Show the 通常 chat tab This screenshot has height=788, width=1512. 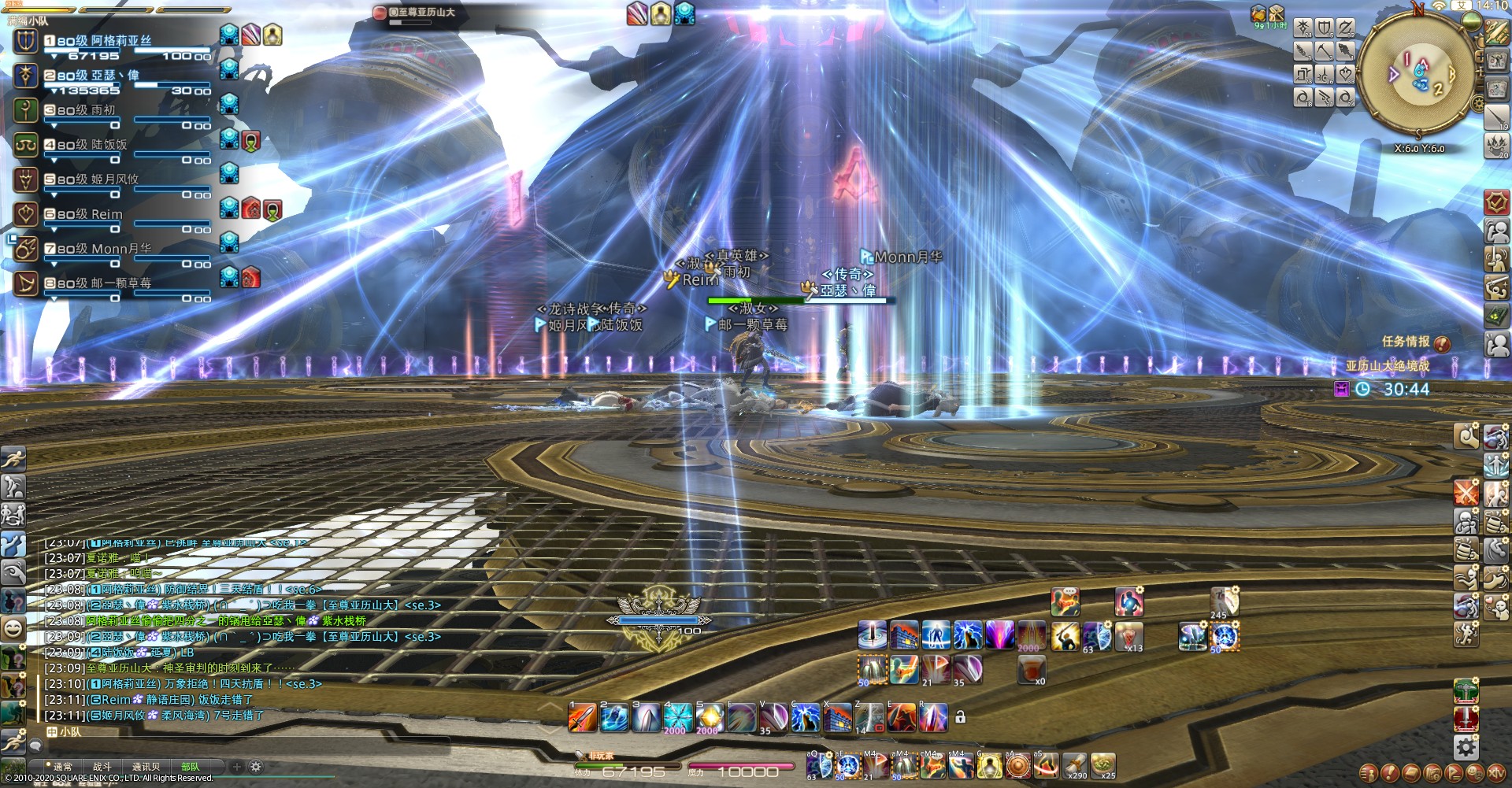61,766
